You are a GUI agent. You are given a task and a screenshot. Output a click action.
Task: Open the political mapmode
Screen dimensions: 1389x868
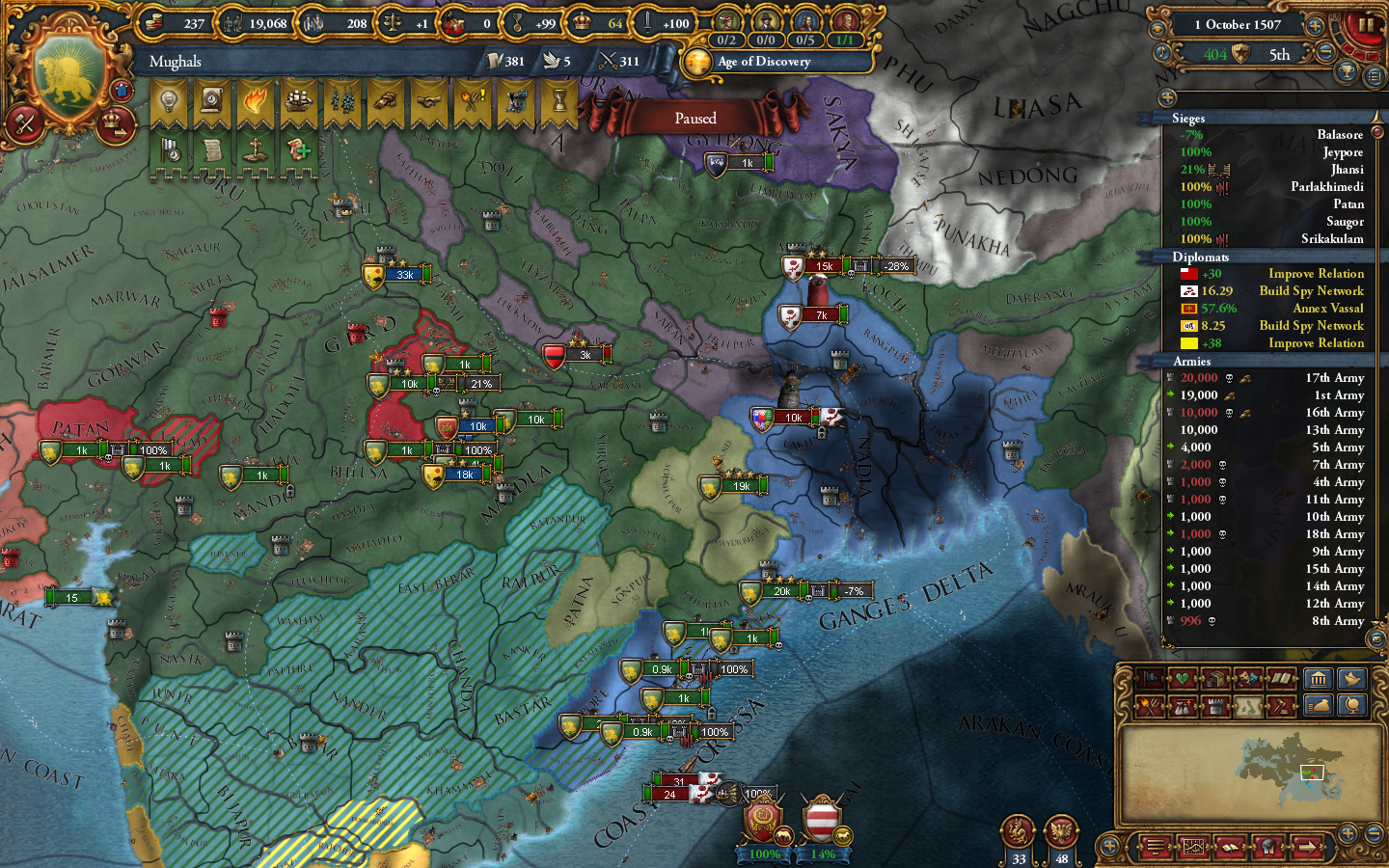[x=1150, y=678]
